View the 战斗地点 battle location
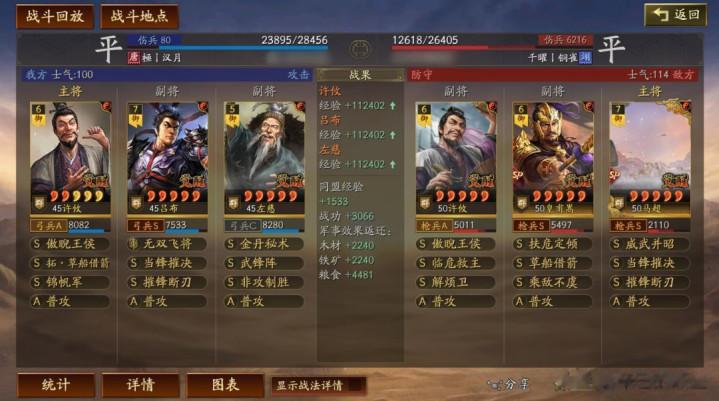This screenshot has width=719, height=401. click(138, 16)
